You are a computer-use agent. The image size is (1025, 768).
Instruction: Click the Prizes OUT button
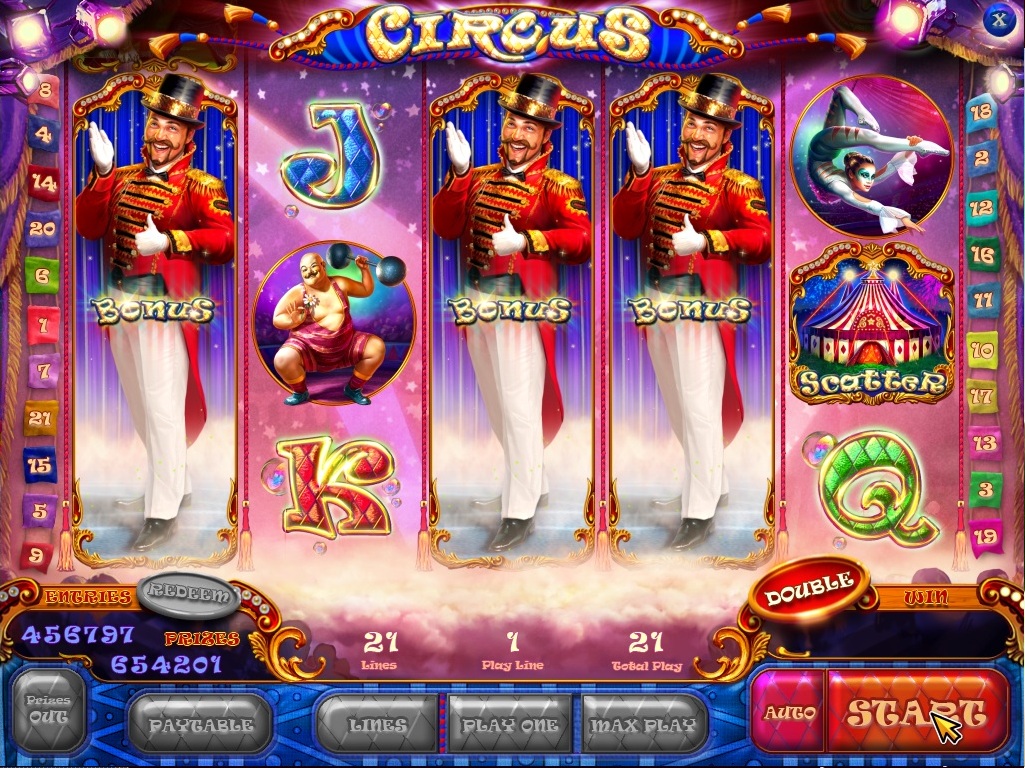click(48, 708)
